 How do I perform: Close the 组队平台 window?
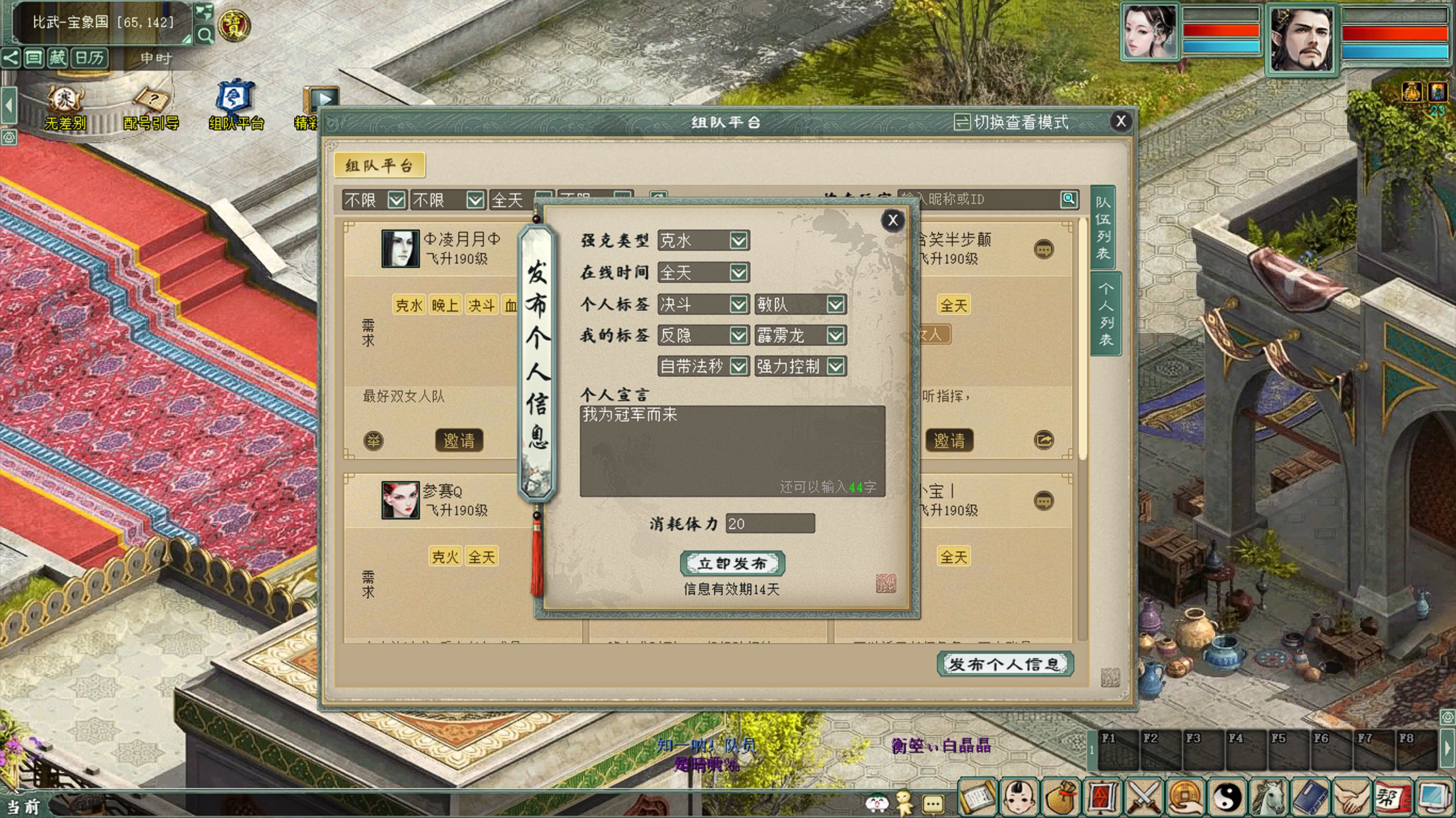coord(1121,121)
